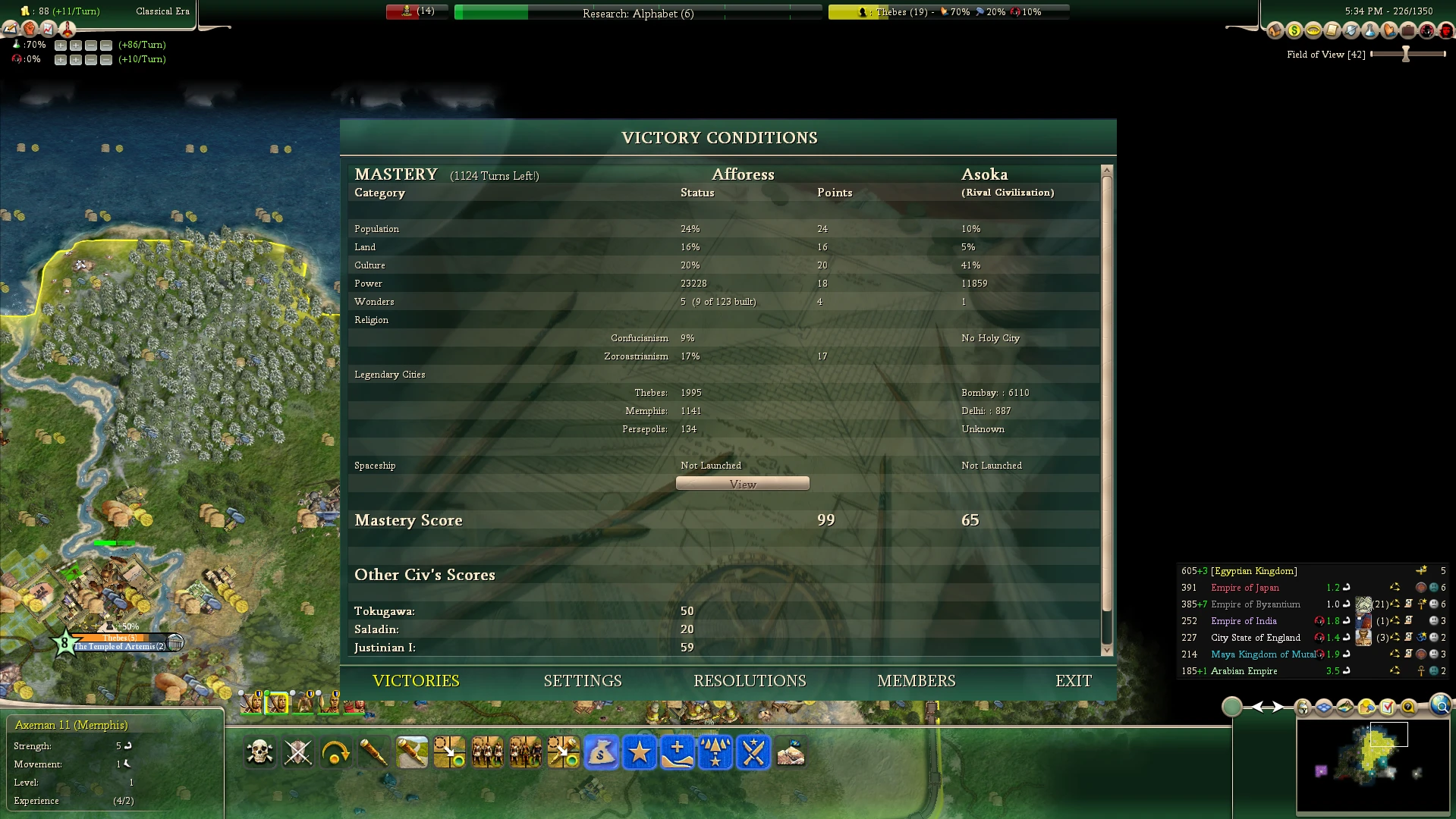Give the Axeman the Medic promotion
The image size is (1456, 819).
[x=678, y=753]
